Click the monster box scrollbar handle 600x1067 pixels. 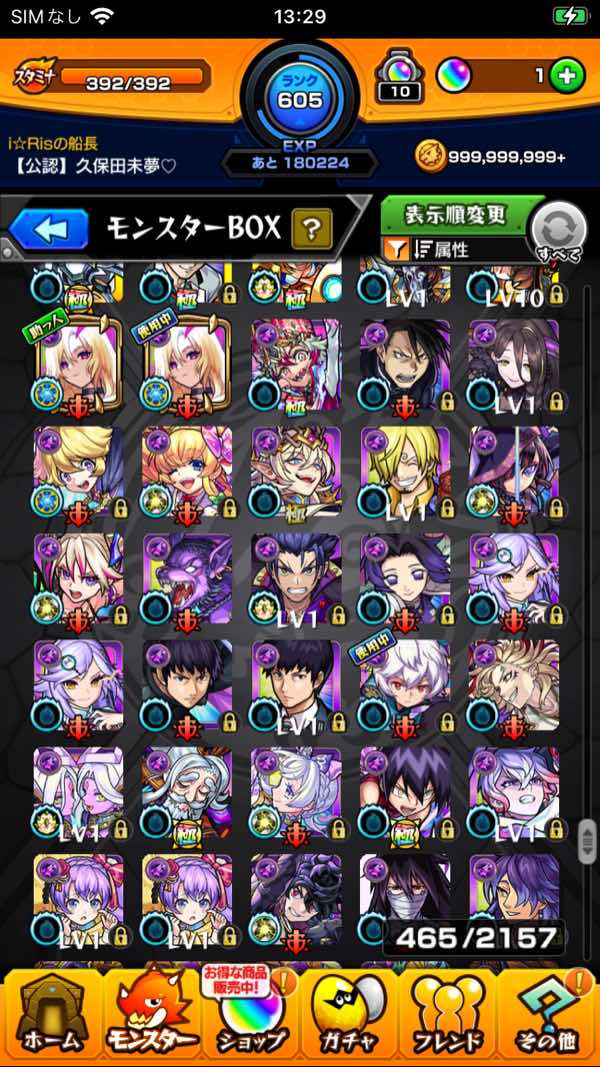tap(586, 840)
